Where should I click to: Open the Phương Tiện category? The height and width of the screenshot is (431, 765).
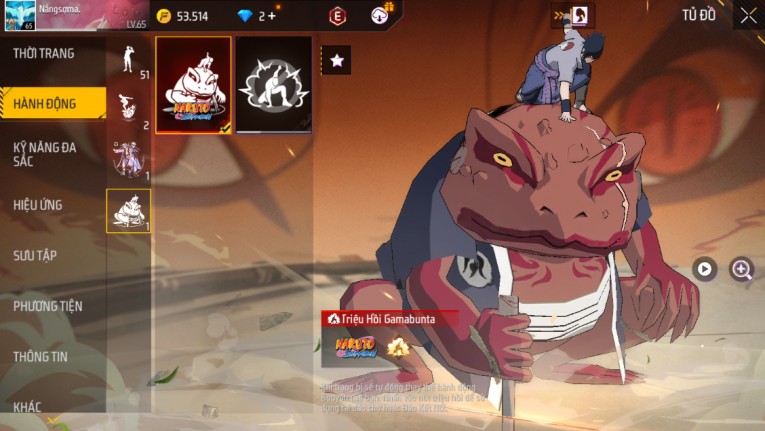48,306
